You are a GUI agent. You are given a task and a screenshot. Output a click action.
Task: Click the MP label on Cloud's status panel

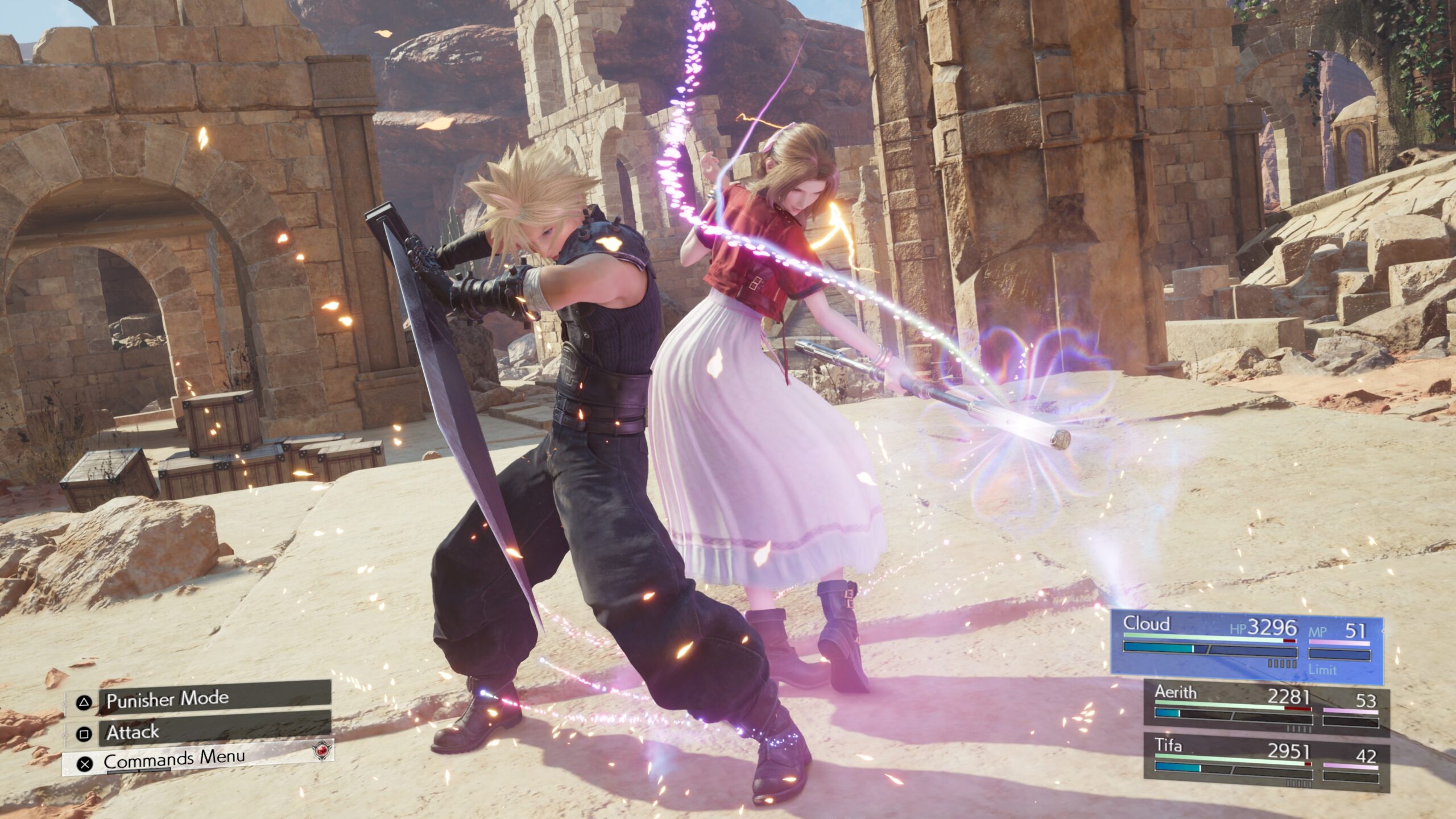point(1319,630)
